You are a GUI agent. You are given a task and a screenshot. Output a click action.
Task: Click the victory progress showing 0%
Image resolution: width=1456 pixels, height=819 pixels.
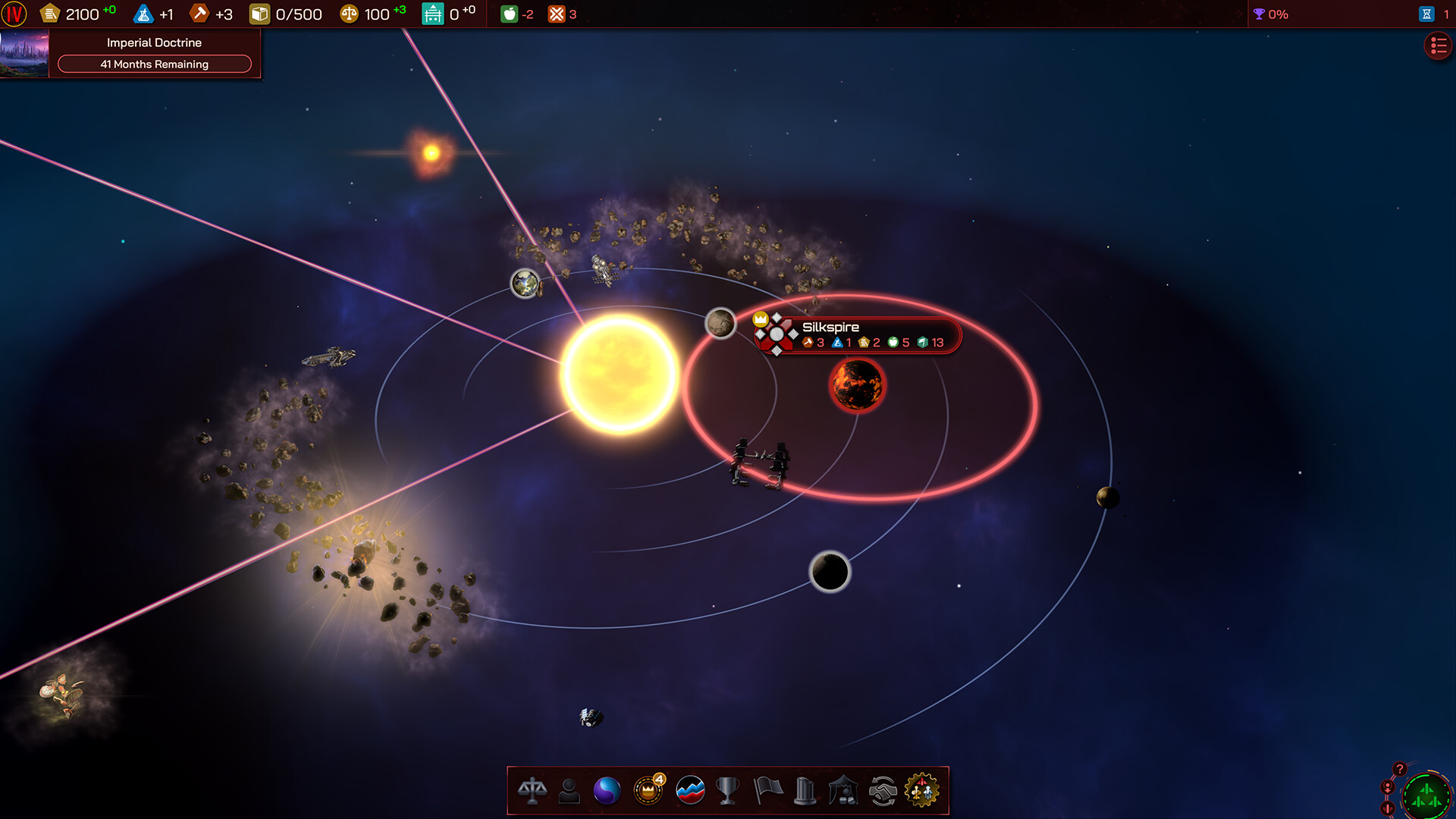(x=1269, y=13)
